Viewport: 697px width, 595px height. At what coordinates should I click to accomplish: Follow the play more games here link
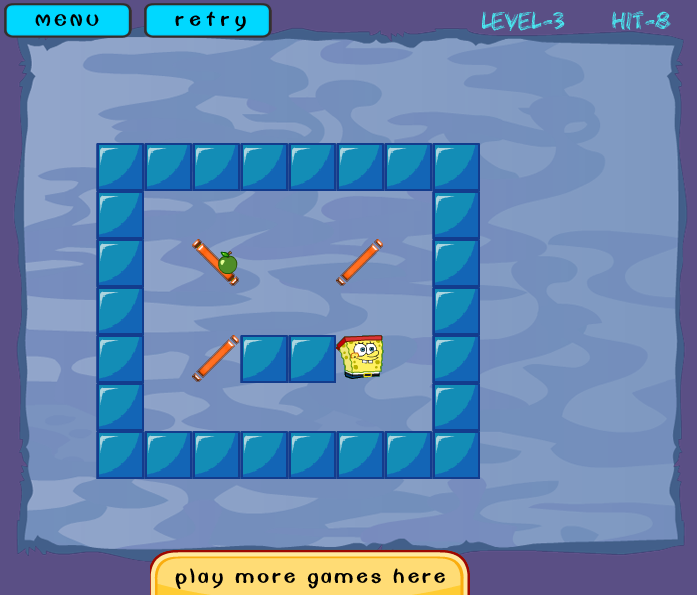(x=310, y=576)
